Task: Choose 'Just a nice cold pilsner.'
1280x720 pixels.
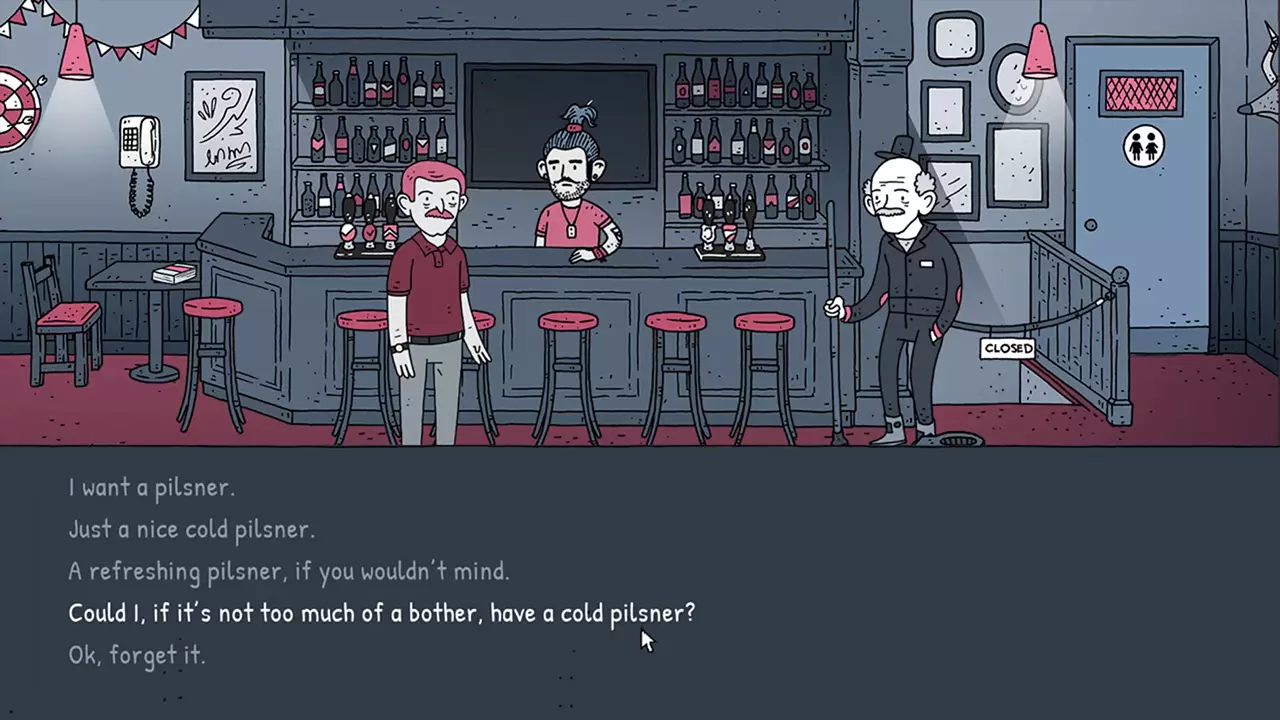Action: click(x=192, y=529)
